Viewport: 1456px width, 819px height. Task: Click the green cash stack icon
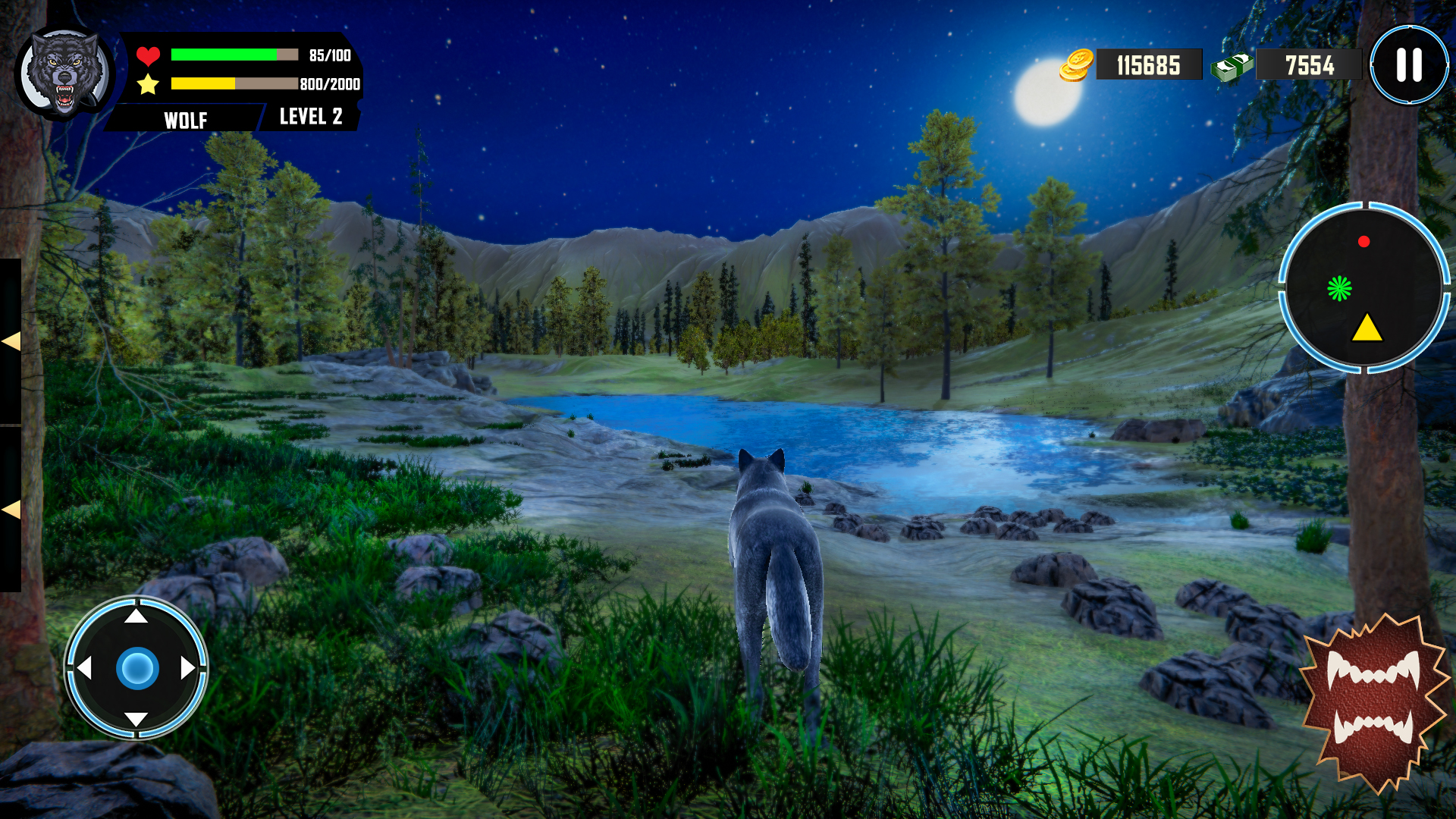(x=1232, y=67)
